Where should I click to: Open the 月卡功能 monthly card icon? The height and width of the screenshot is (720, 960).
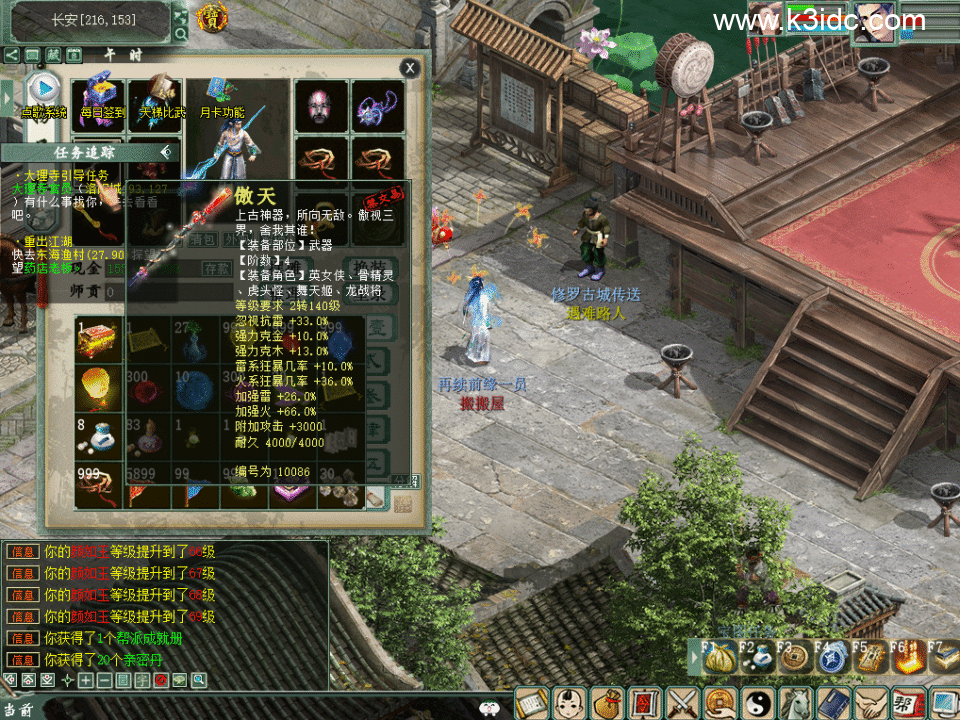(221, 98)
